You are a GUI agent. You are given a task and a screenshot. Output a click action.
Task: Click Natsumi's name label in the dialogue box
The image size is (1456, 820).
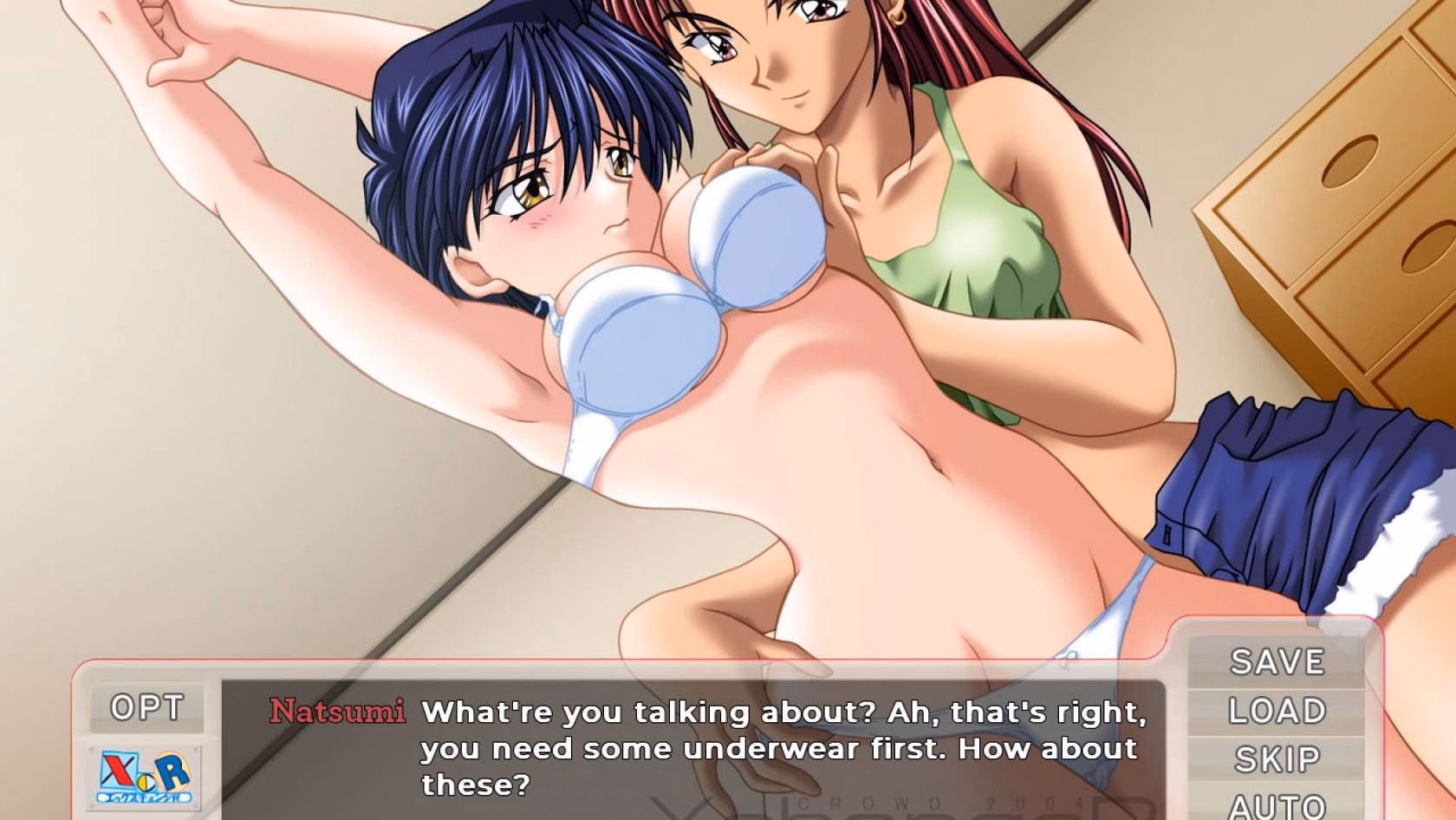tap(336, 712)
